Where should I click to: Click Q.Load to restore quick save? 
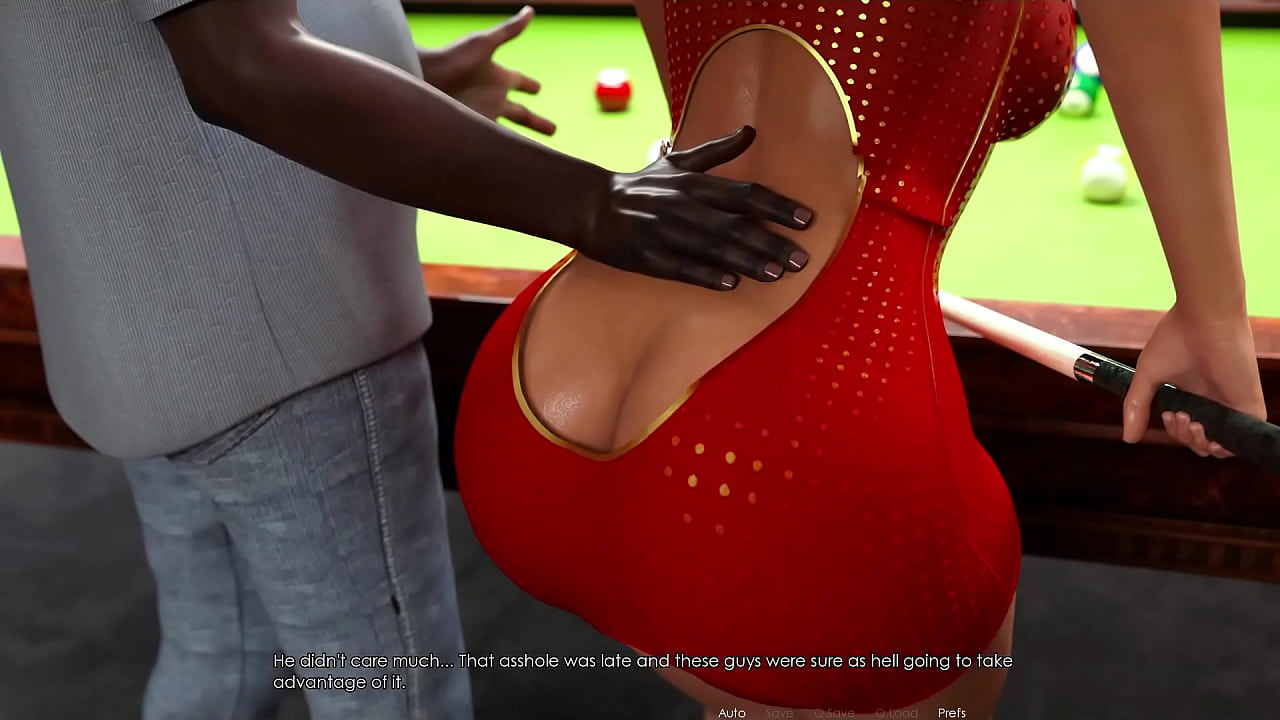pyautogui.click(x=896, y=713)
